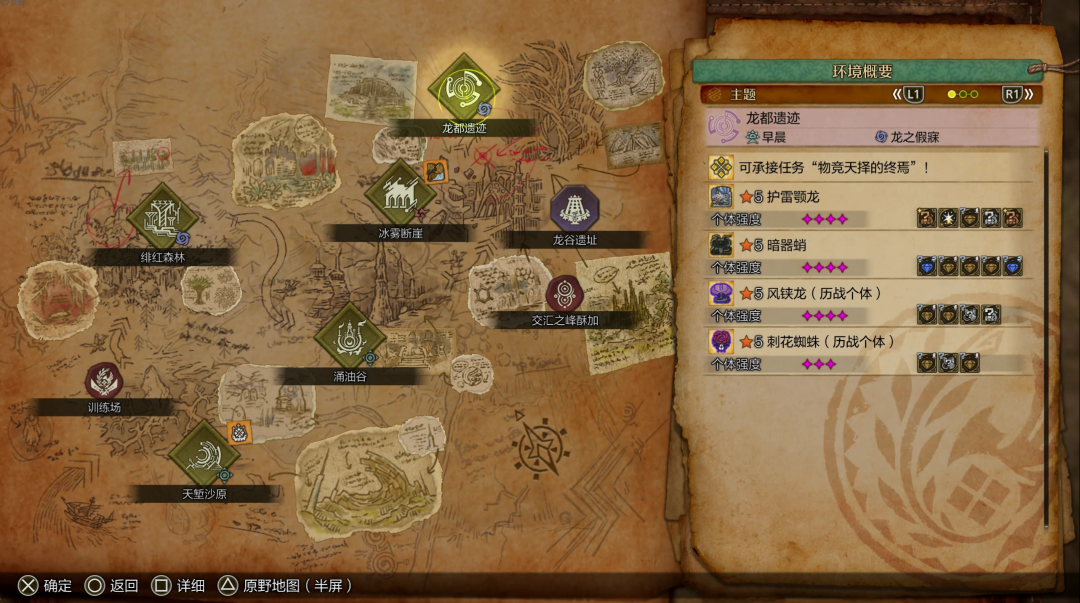This screenshot has height=603, width=1080.
Task: Select the 涌油谷 area marker
Action: coord(349,338)
